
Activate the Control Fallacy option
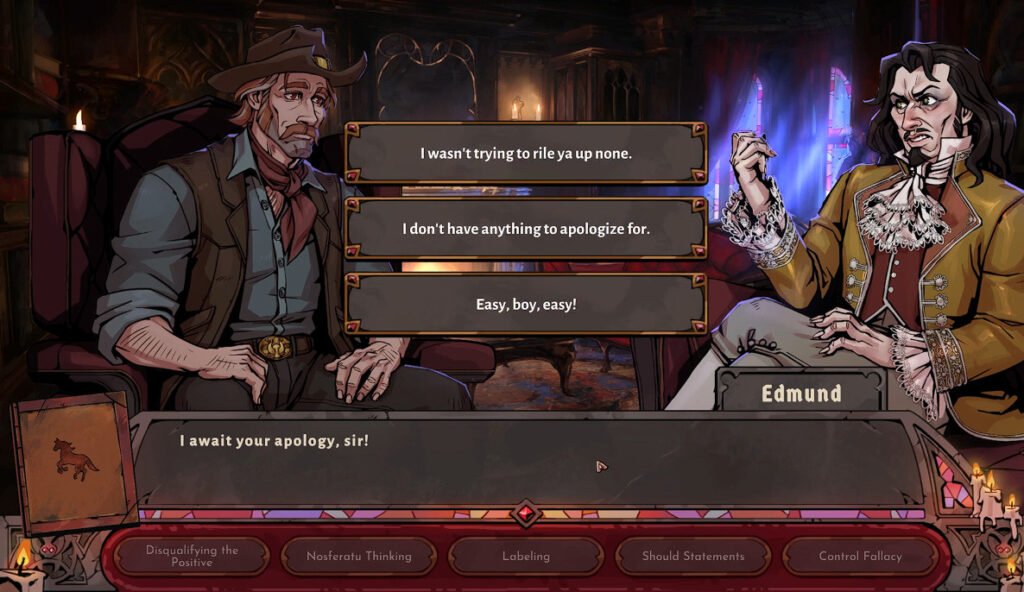click(860, 556)
